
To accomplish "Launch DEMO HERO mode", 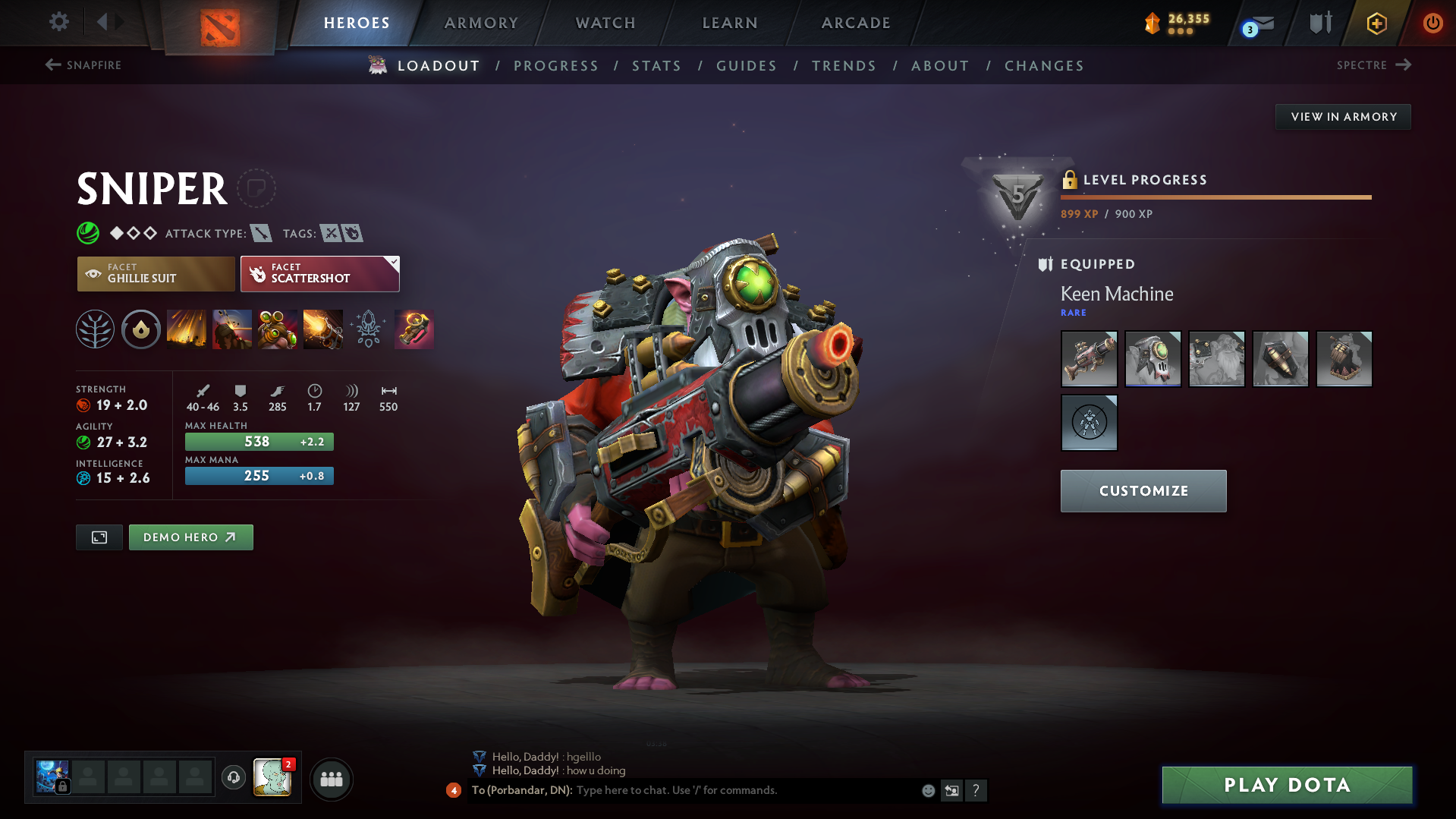I will pos(190,537).
